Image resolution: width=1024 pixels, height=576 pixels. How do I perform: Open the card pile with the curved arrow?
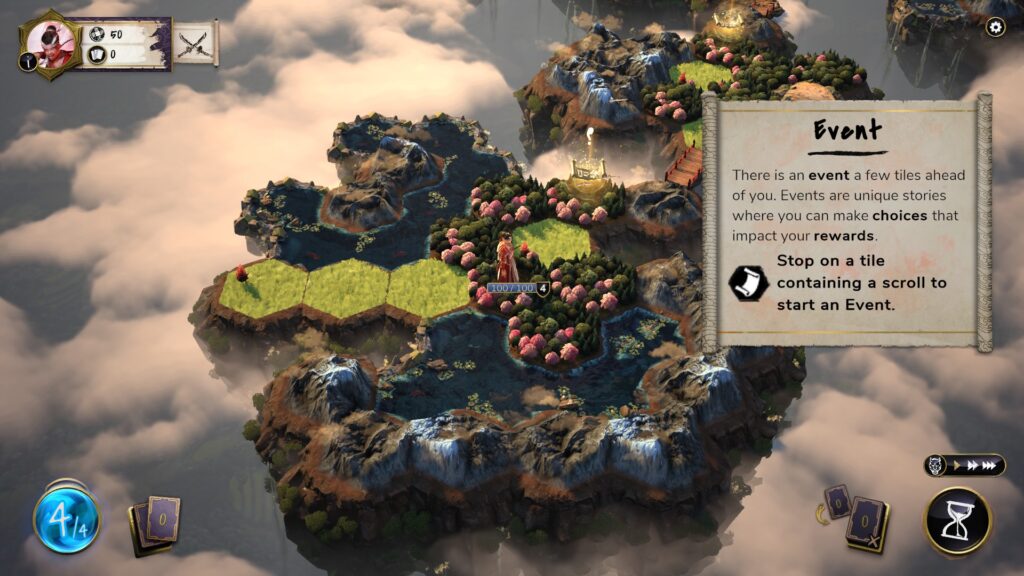pos(835,501)
